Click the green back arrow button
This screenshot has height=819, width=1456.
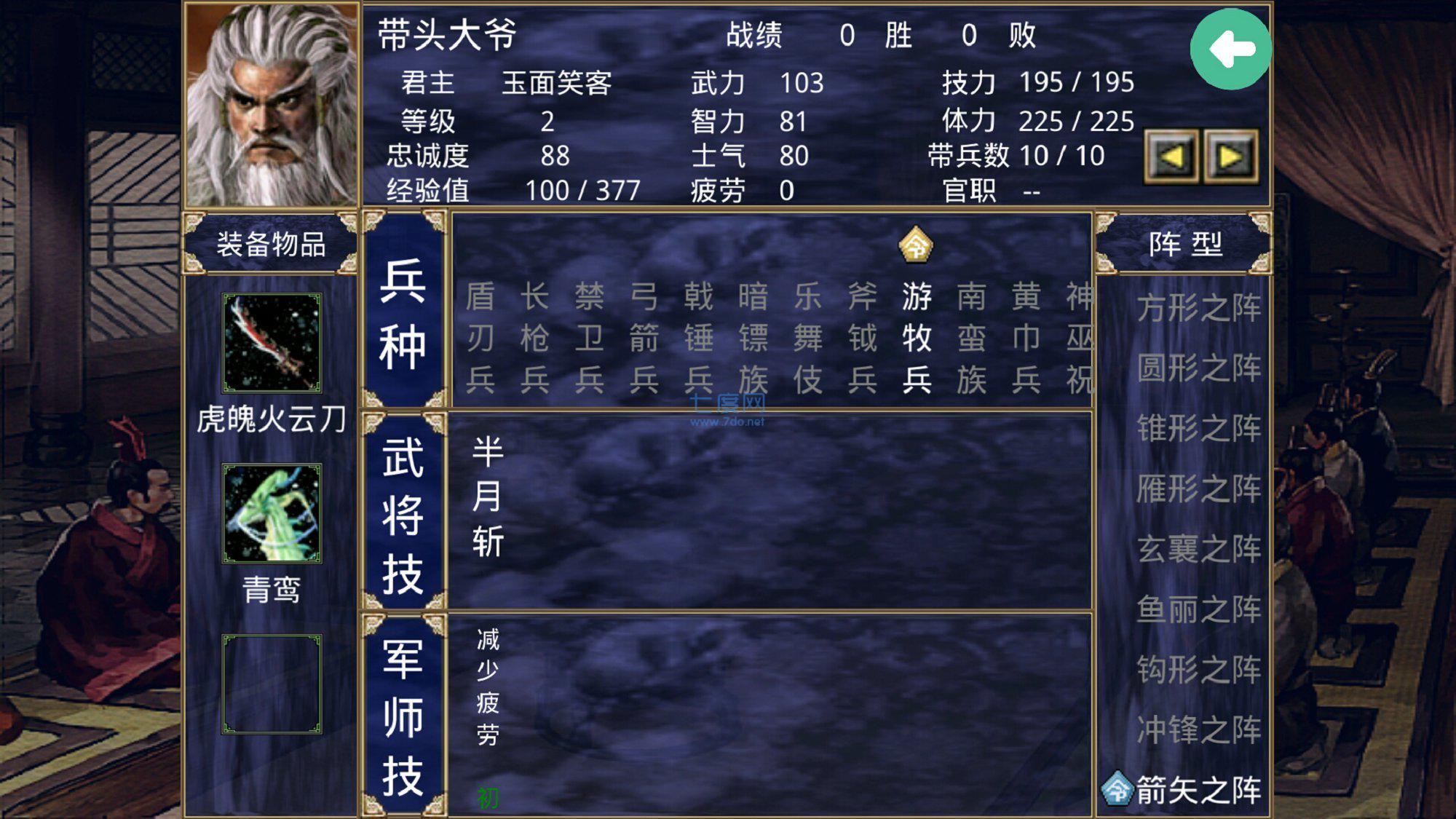pos(1232,50)
